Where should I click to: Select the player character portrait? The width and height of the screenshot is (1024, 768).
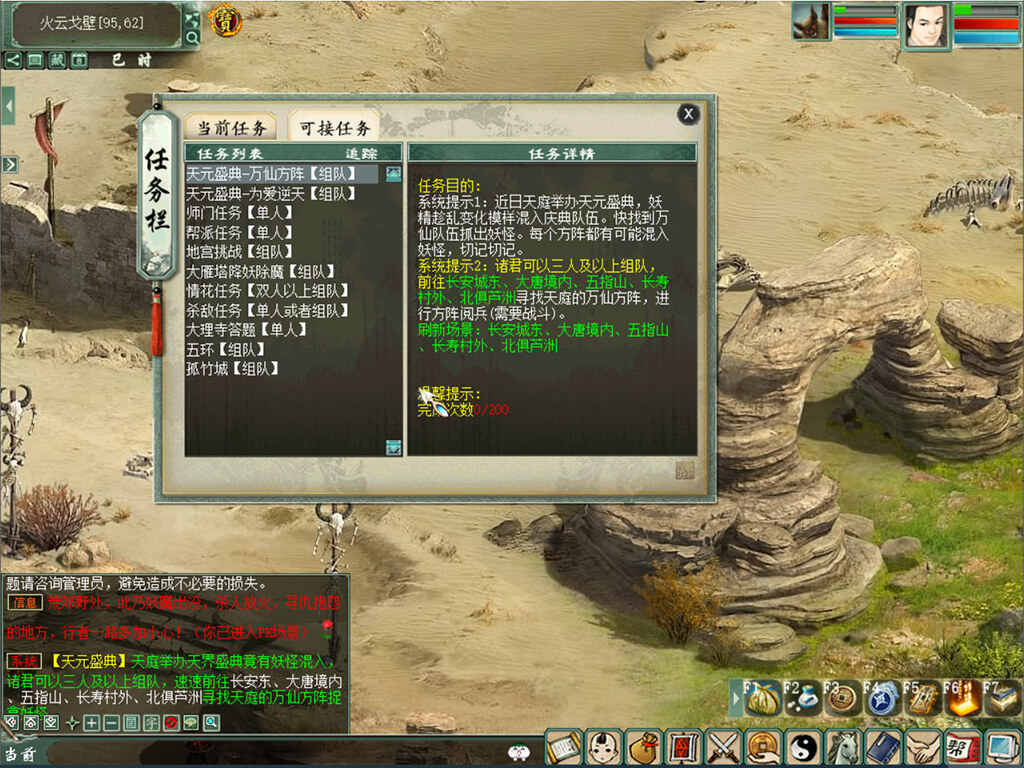coord(926,24)
